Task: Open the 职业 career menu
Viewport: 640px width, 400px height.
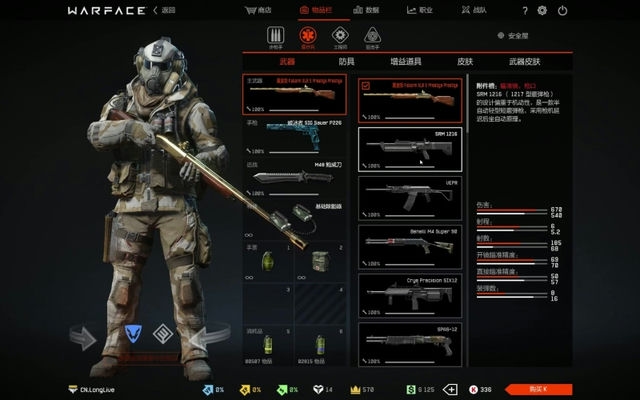Action: [419, 10]
